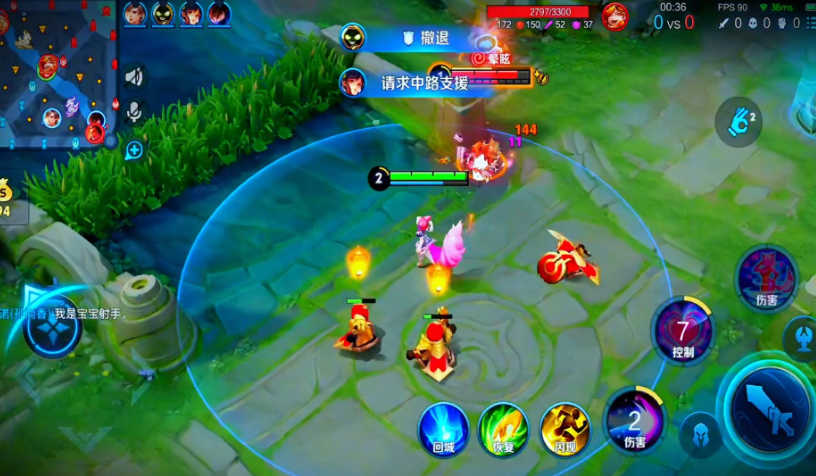The height and width of the screenshot is (476, 816).
Task: Tap the tower attack button
Action: [x=803, y=335]
